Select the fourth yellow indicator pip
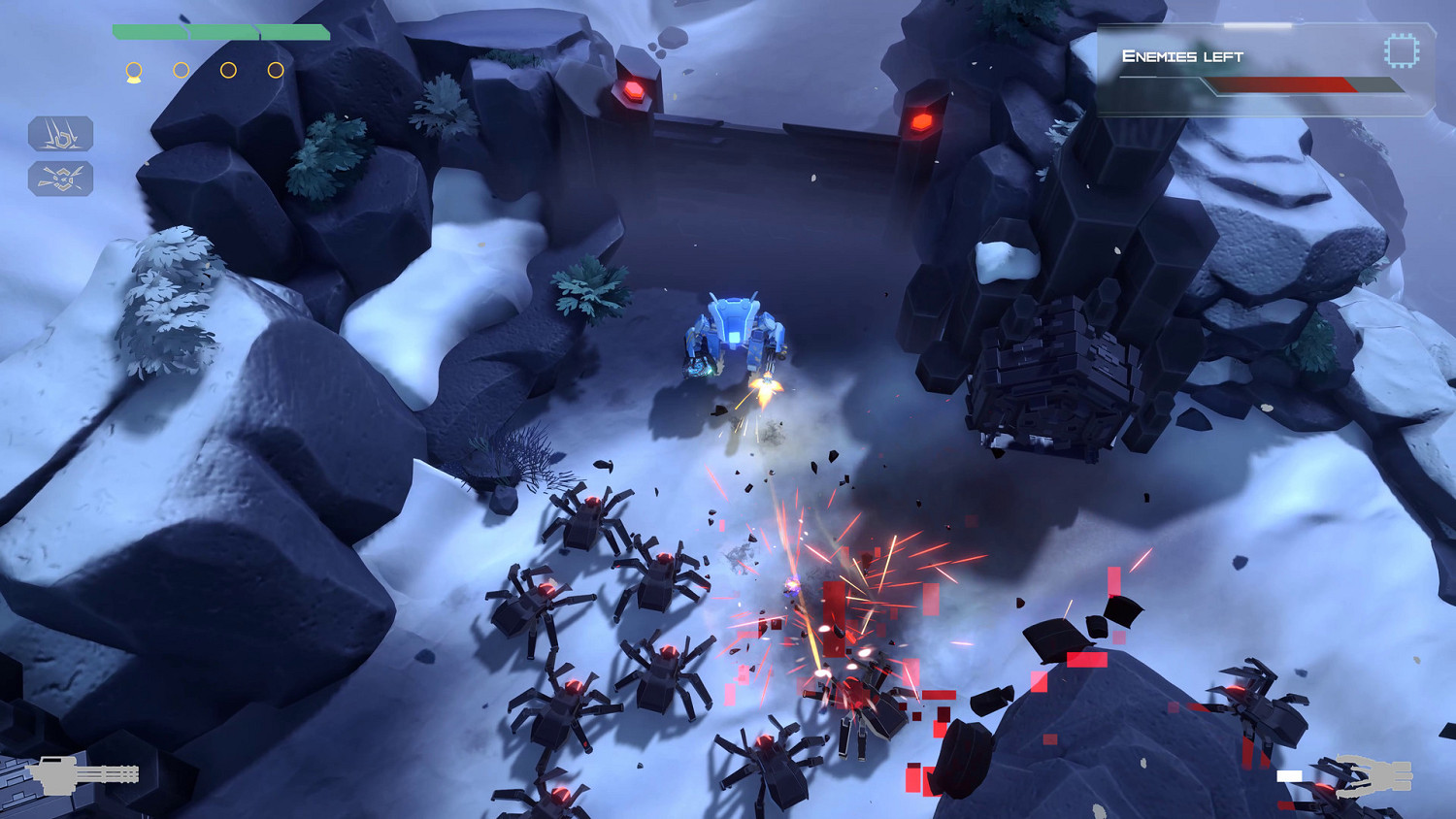 coord(276,69)
